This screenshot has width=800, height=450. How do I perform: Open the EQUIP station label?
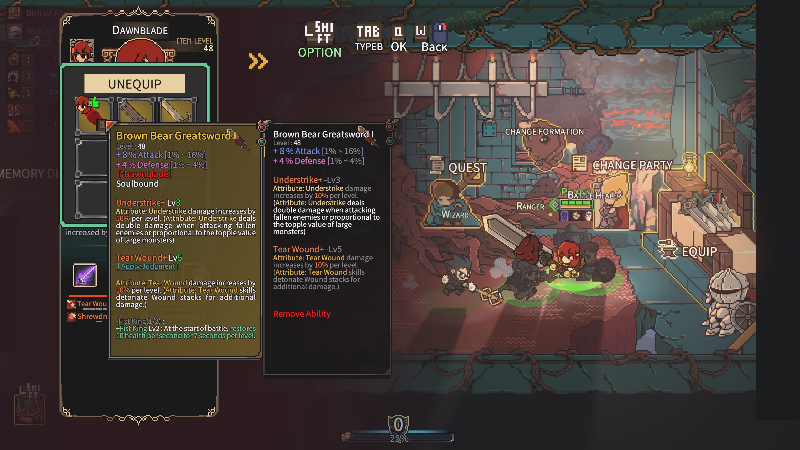point(699,251)
